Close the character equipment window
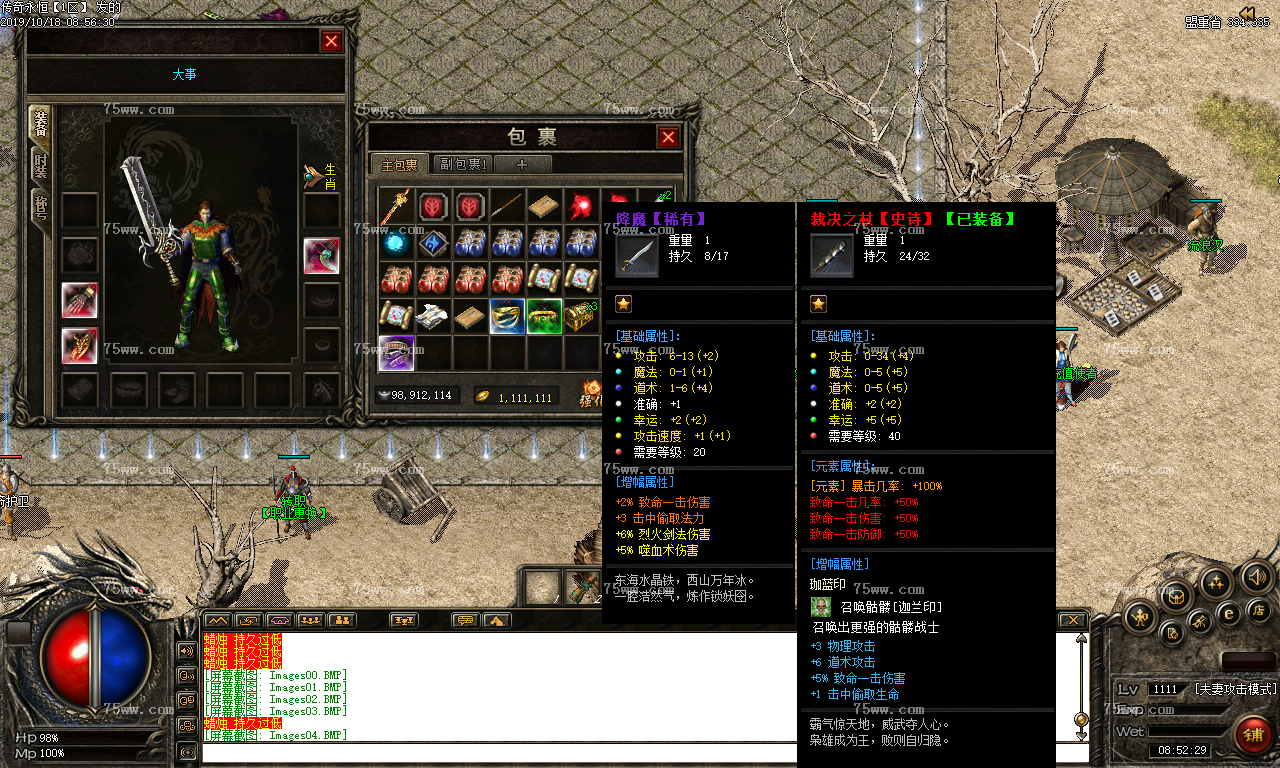The image size is (1280, 768). tap(331, 41)
